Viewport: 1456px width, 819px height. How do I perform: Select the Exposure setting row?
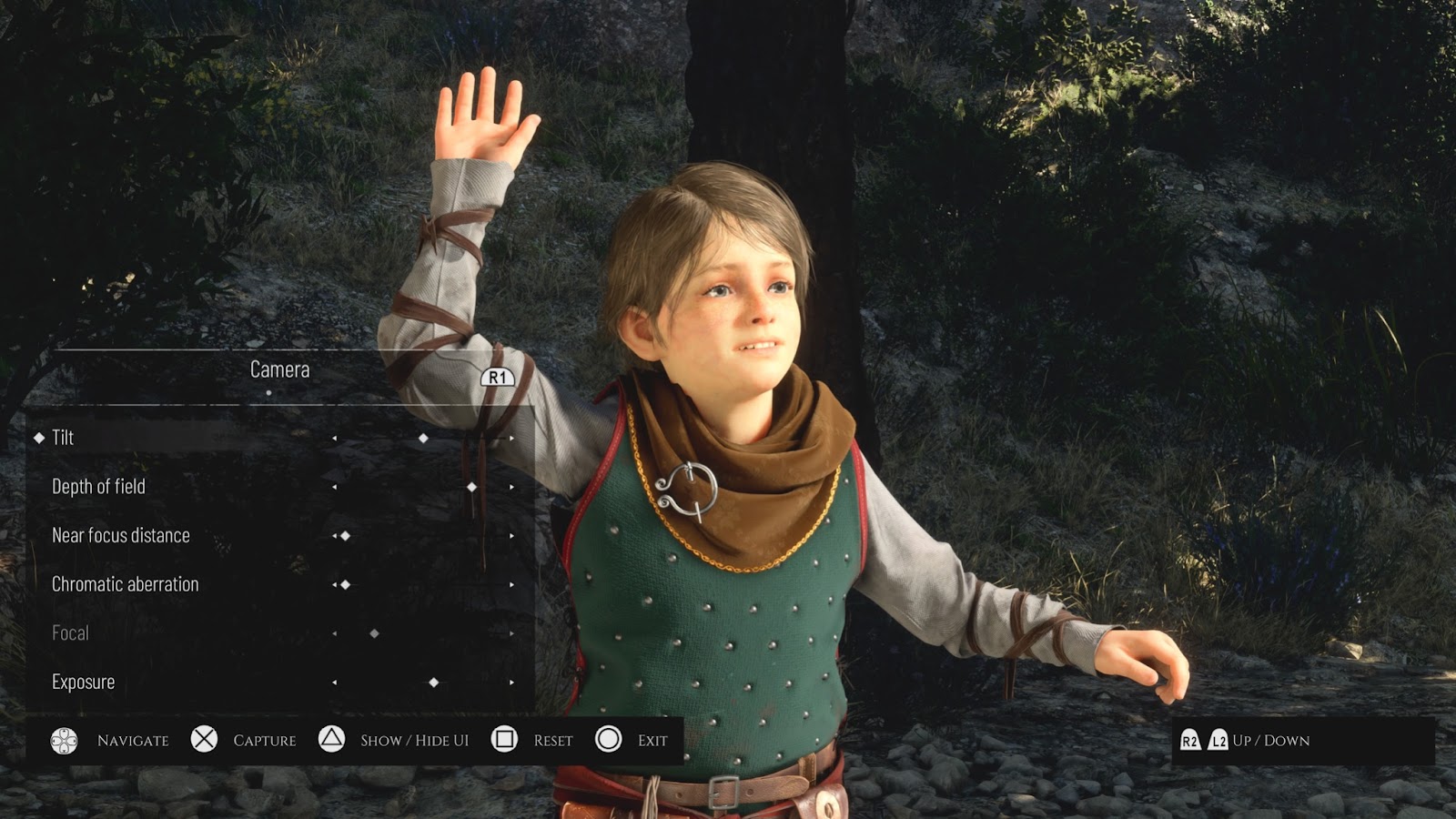(x=83, y=682)
